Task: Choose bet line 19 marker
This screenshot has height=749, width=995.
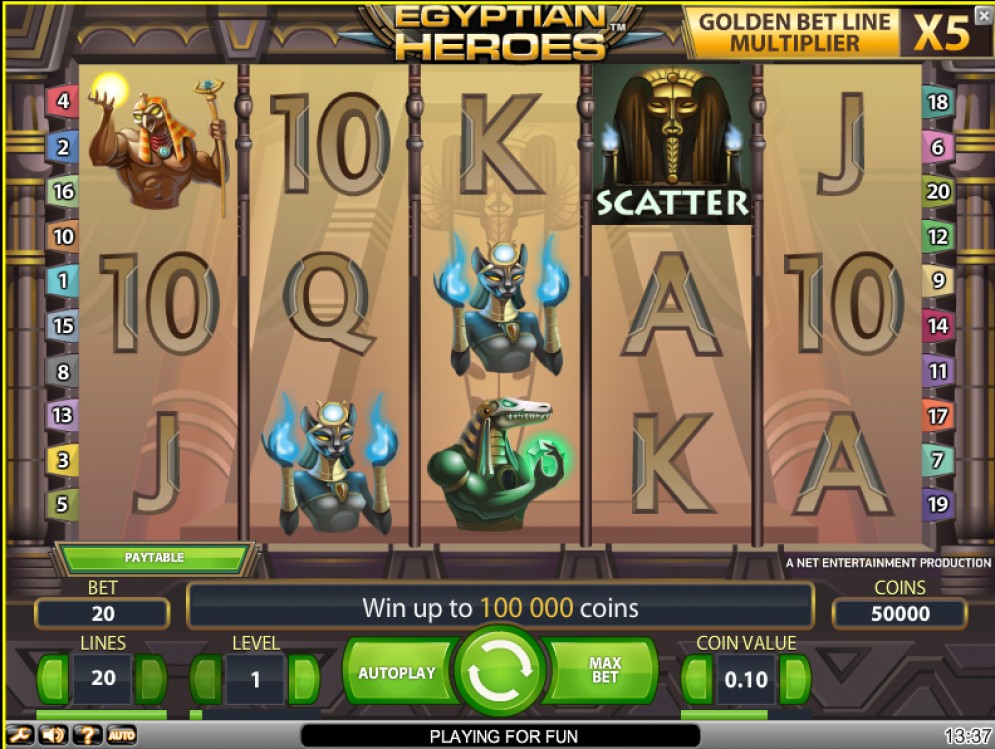Action: pos(937,504)
